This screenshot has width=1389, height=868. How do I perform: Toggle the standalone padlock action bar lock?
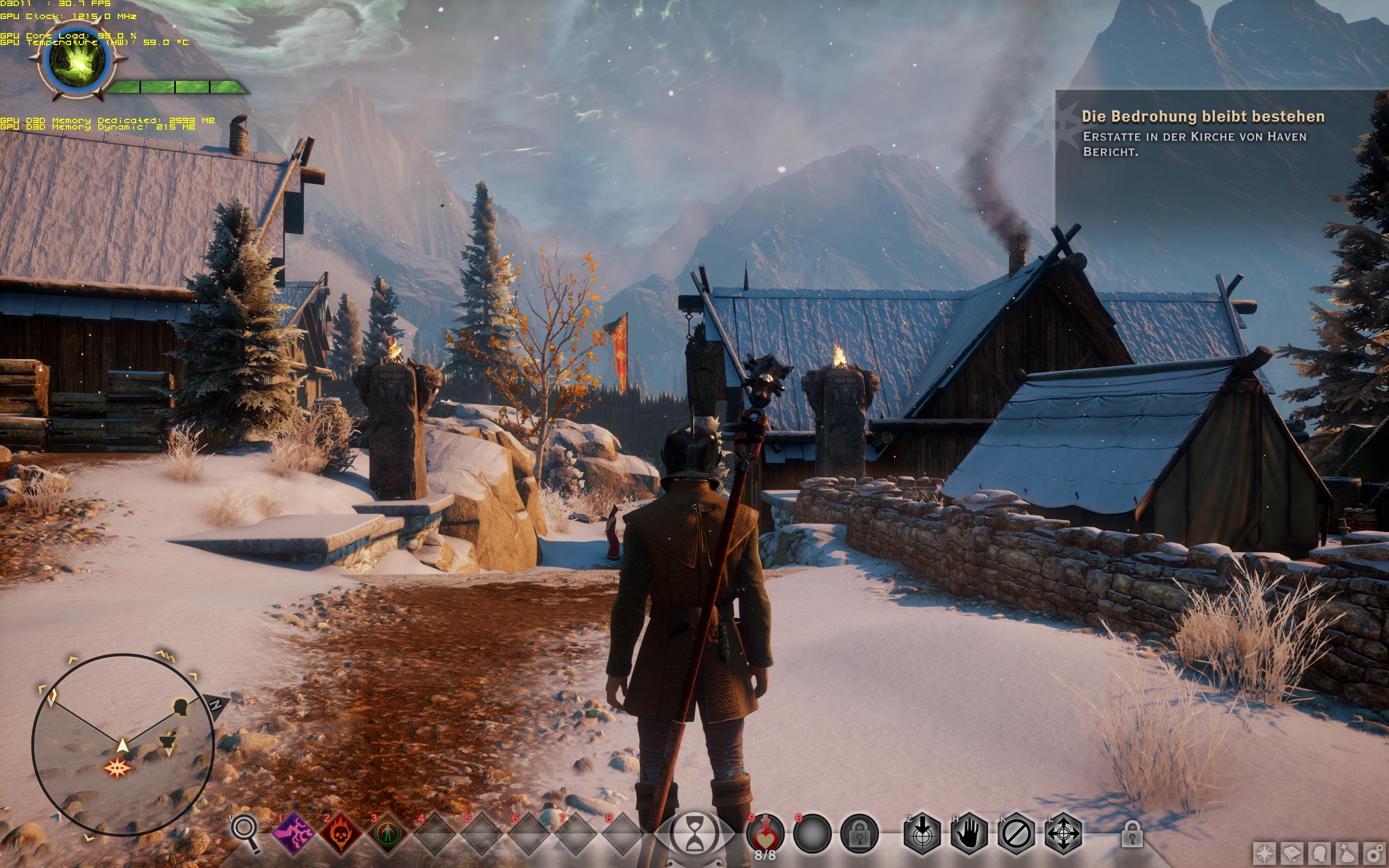(x=1131, y=833)
